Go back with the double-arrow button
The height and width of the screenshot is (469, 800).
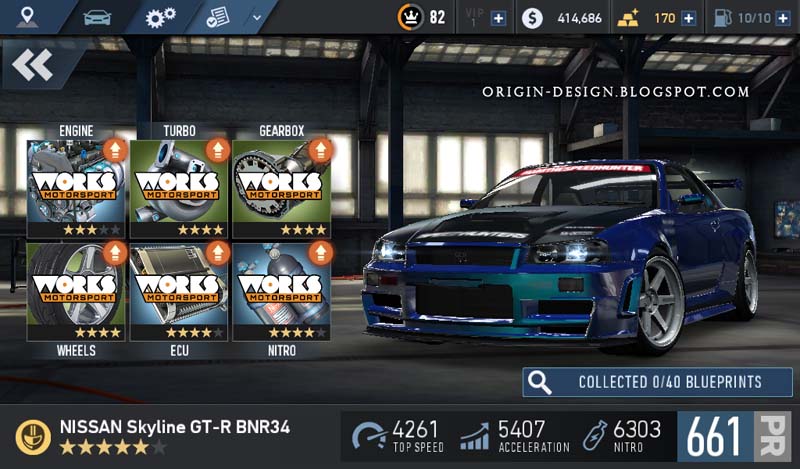click(x=33, y=65)
